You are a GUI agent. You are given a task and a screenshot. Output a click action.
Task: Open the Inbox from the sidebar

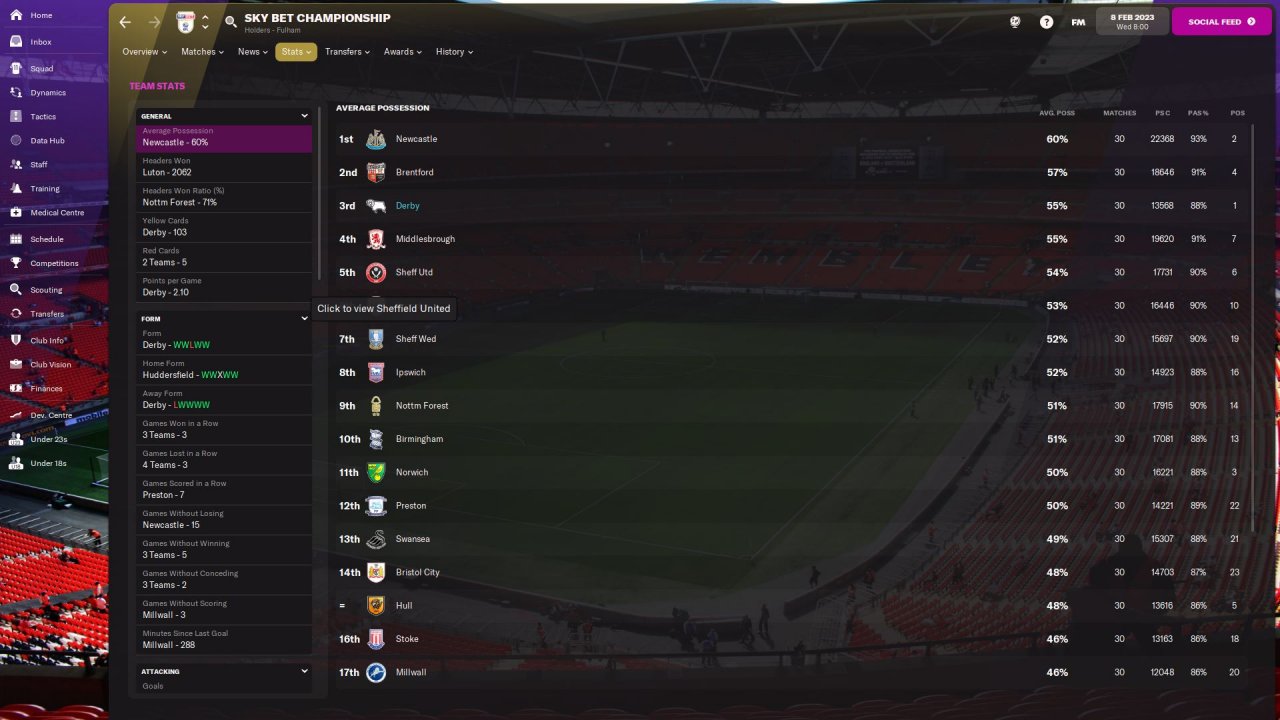coord(40,42)
